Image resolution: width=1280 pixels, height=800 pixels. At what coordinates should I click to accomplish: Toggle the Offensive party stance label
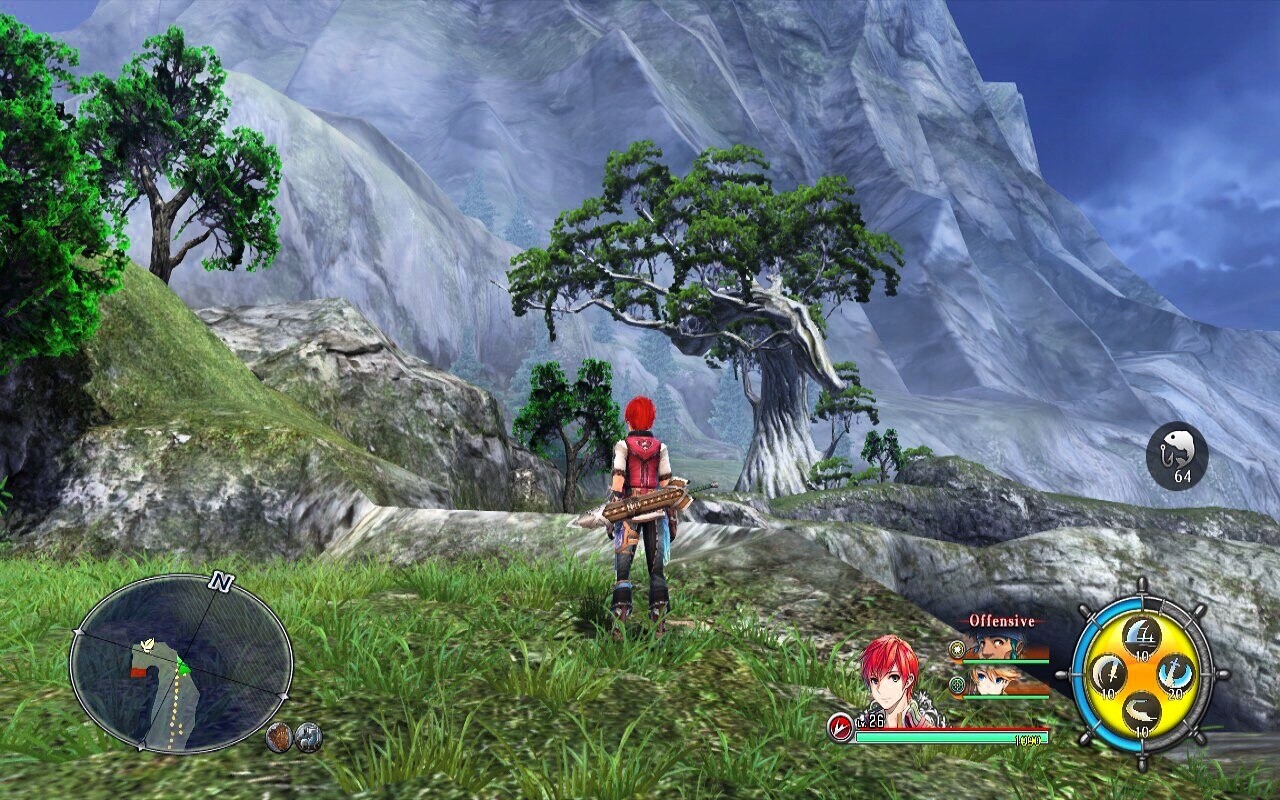(1002, 621)
